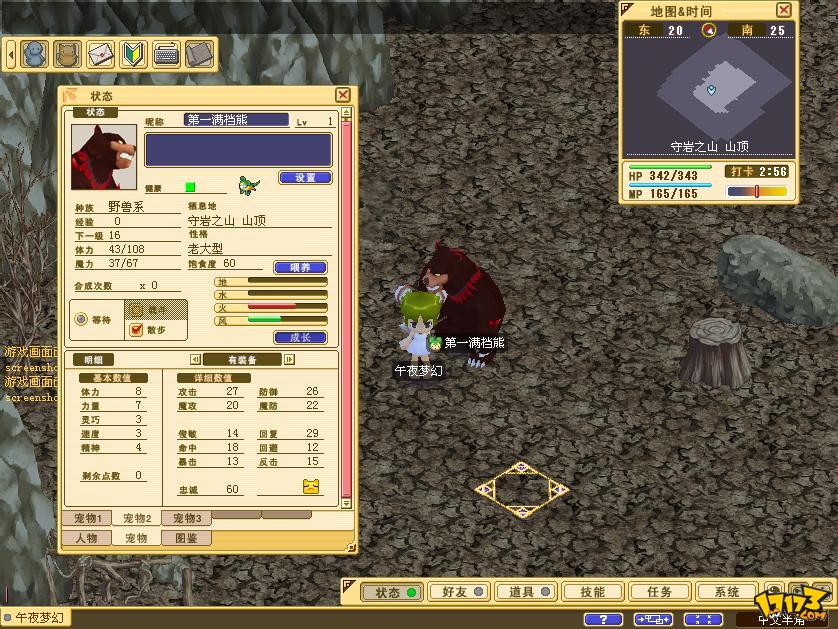Viewport: 838px width, 629px height.
Task: Open the 成长 growth panel
Action: click(x=300, y=338)
